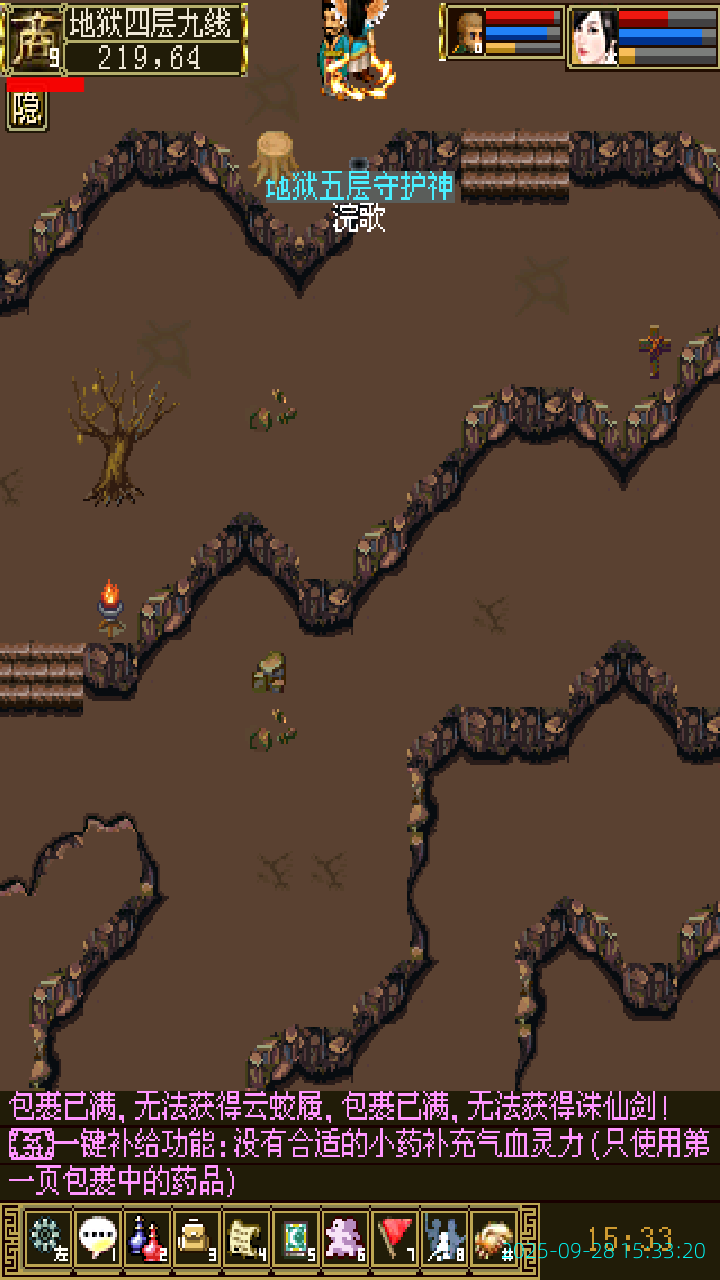Open the green card book icon
The image size is (720, 1280).
pyautogui.click(x=296, y=1239)
